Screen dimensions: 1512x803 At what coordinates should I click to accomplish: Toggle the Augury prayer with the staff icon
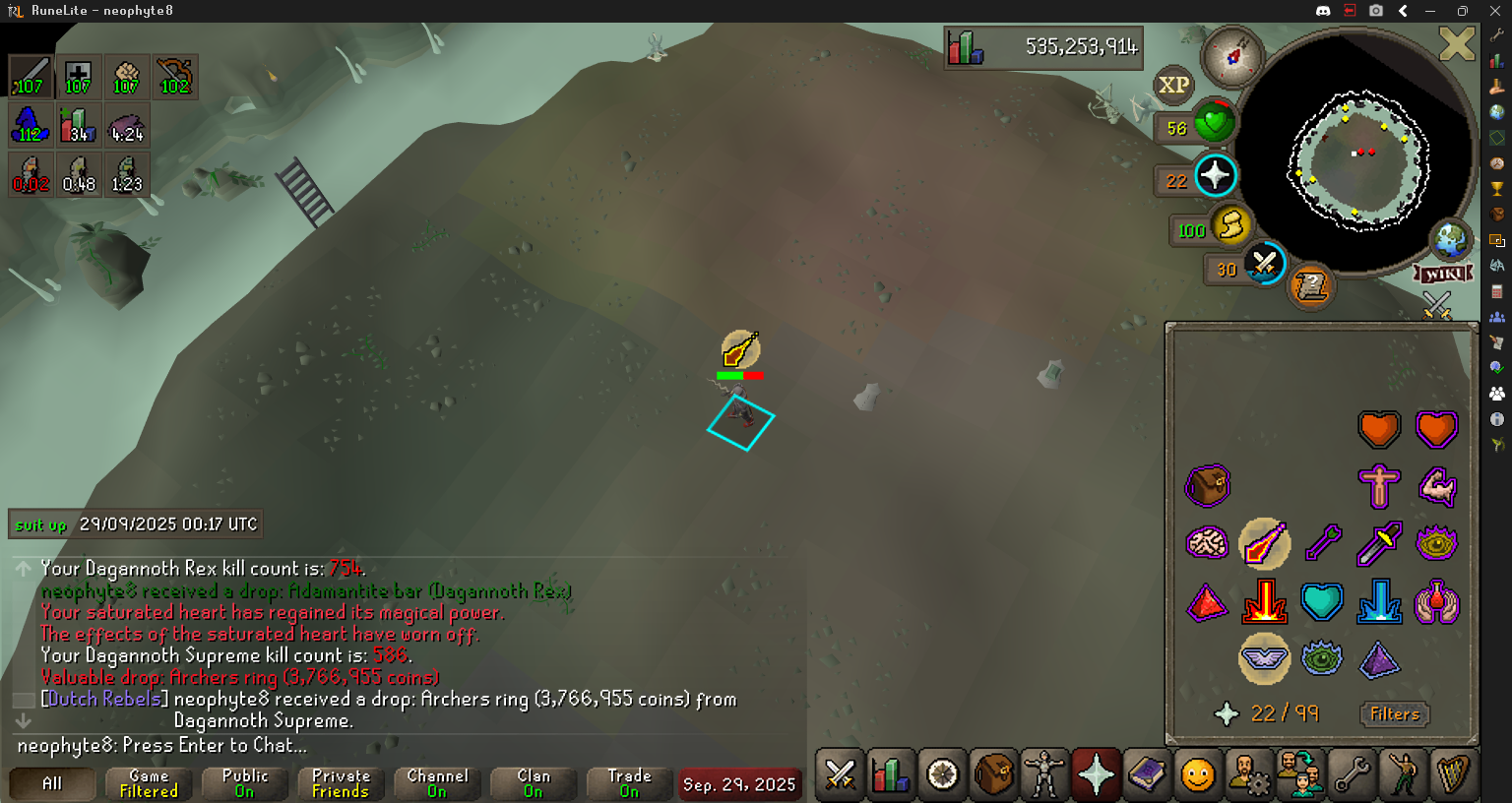(1264, 544)
